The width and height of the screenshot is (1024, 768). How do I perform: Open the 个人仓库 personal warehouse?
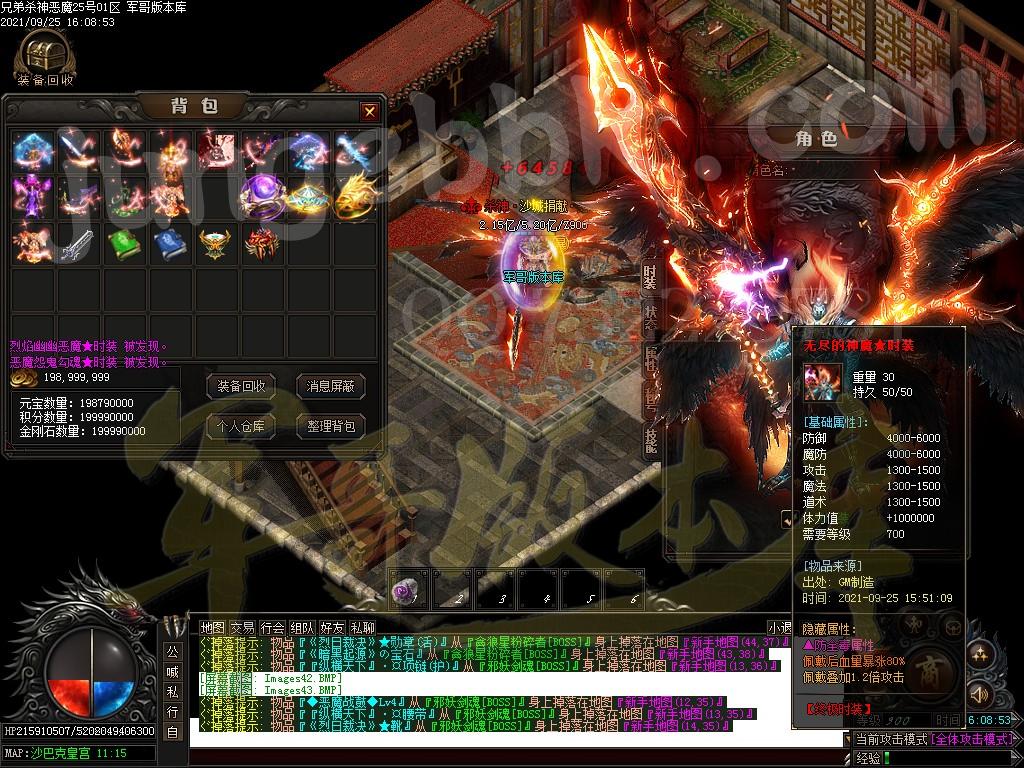241,426
